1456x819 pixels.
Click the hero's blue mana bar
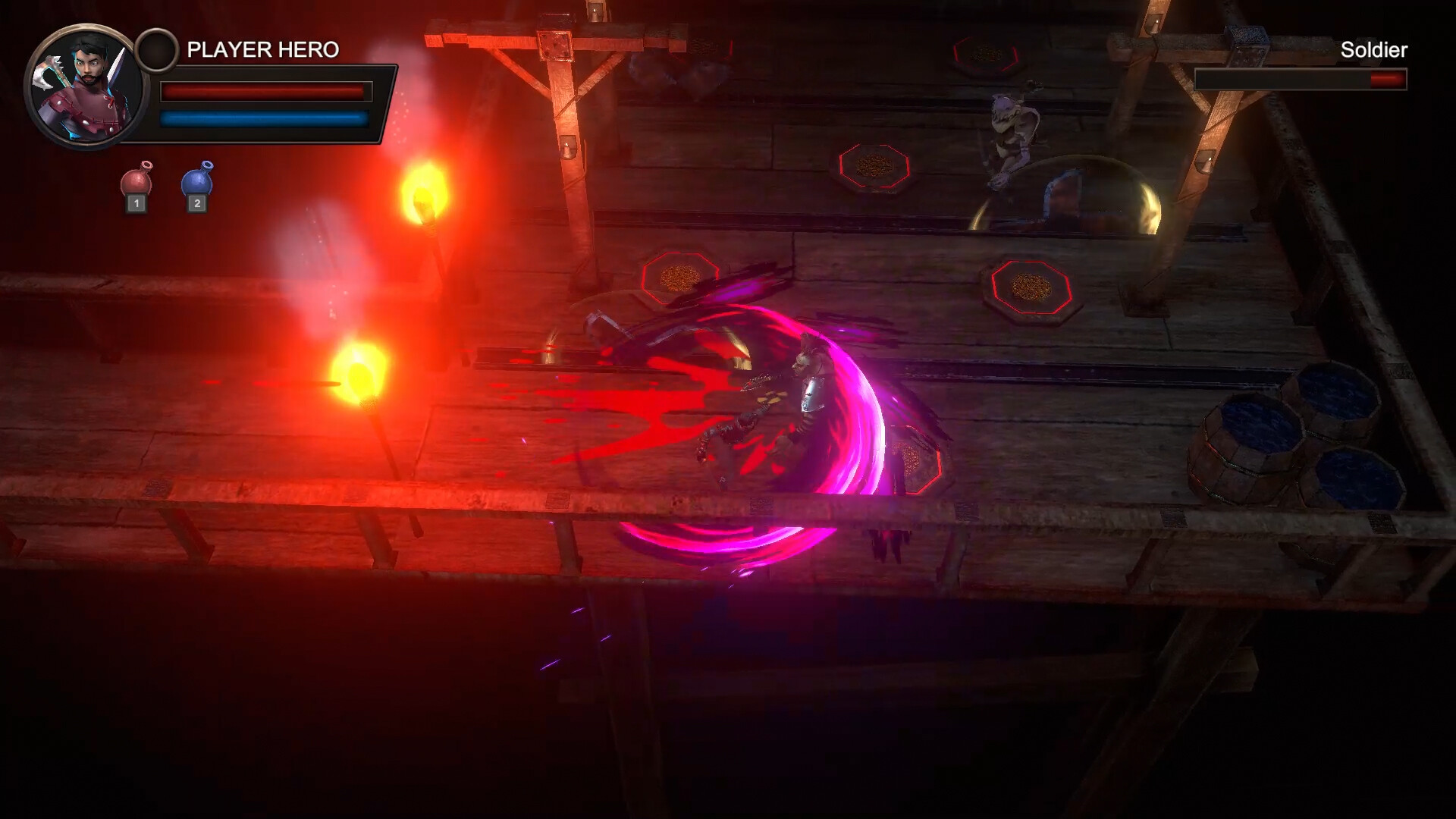point(265,120)
